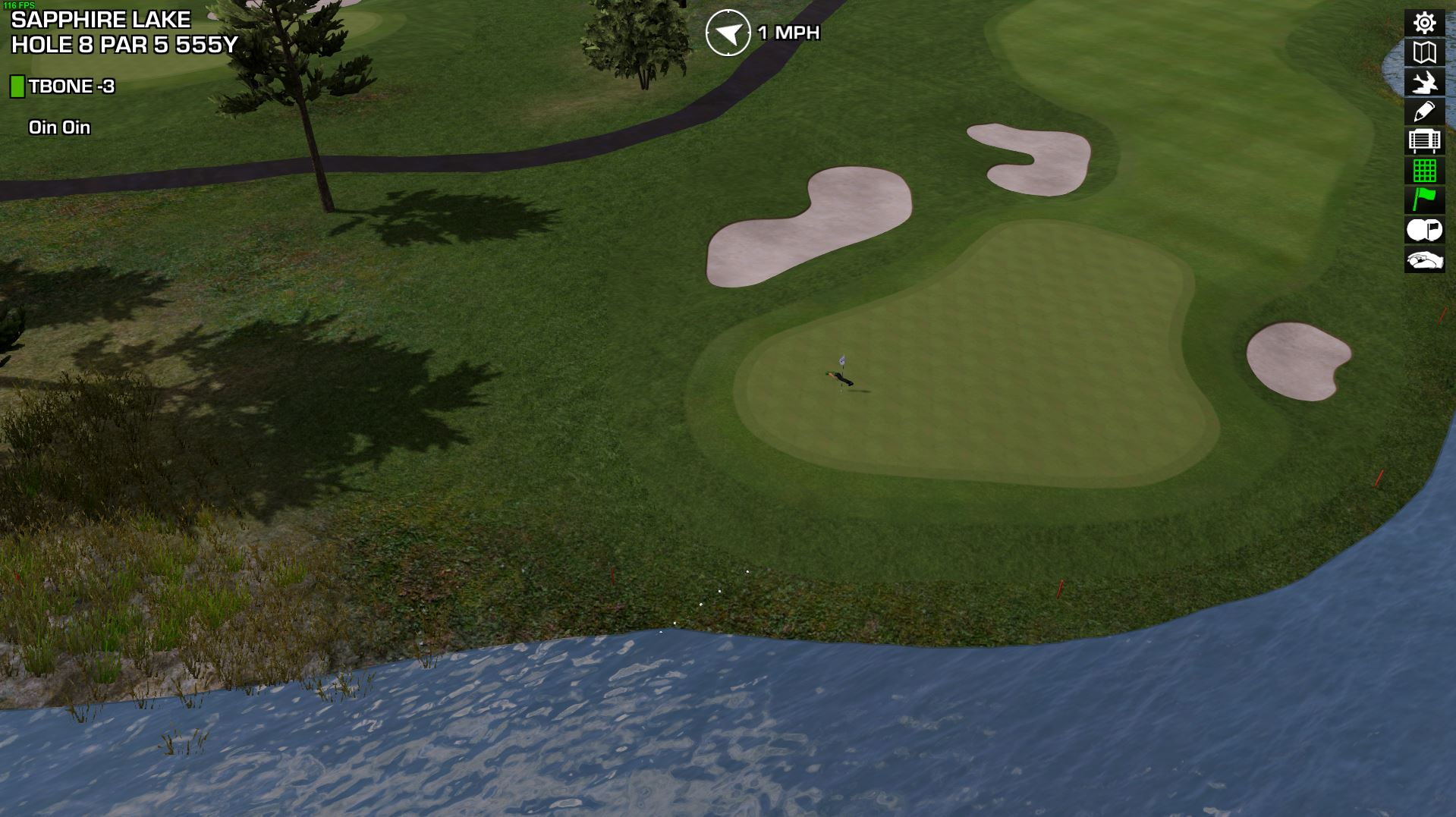Toggle the green grid overlay
This screenshot has width=1456, height=817.
point(1424,171)
